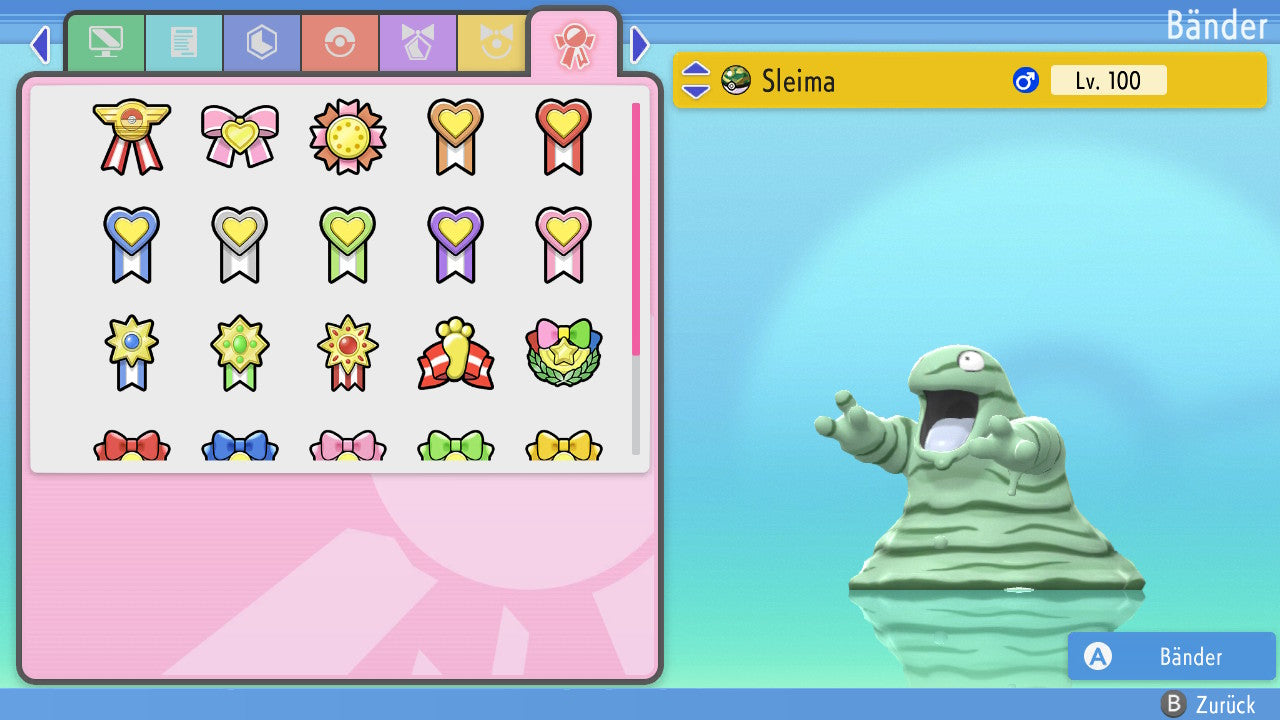Switch to the red Poké Ball tab
This screenshot has width=1280, height=720.
point(340,43)
